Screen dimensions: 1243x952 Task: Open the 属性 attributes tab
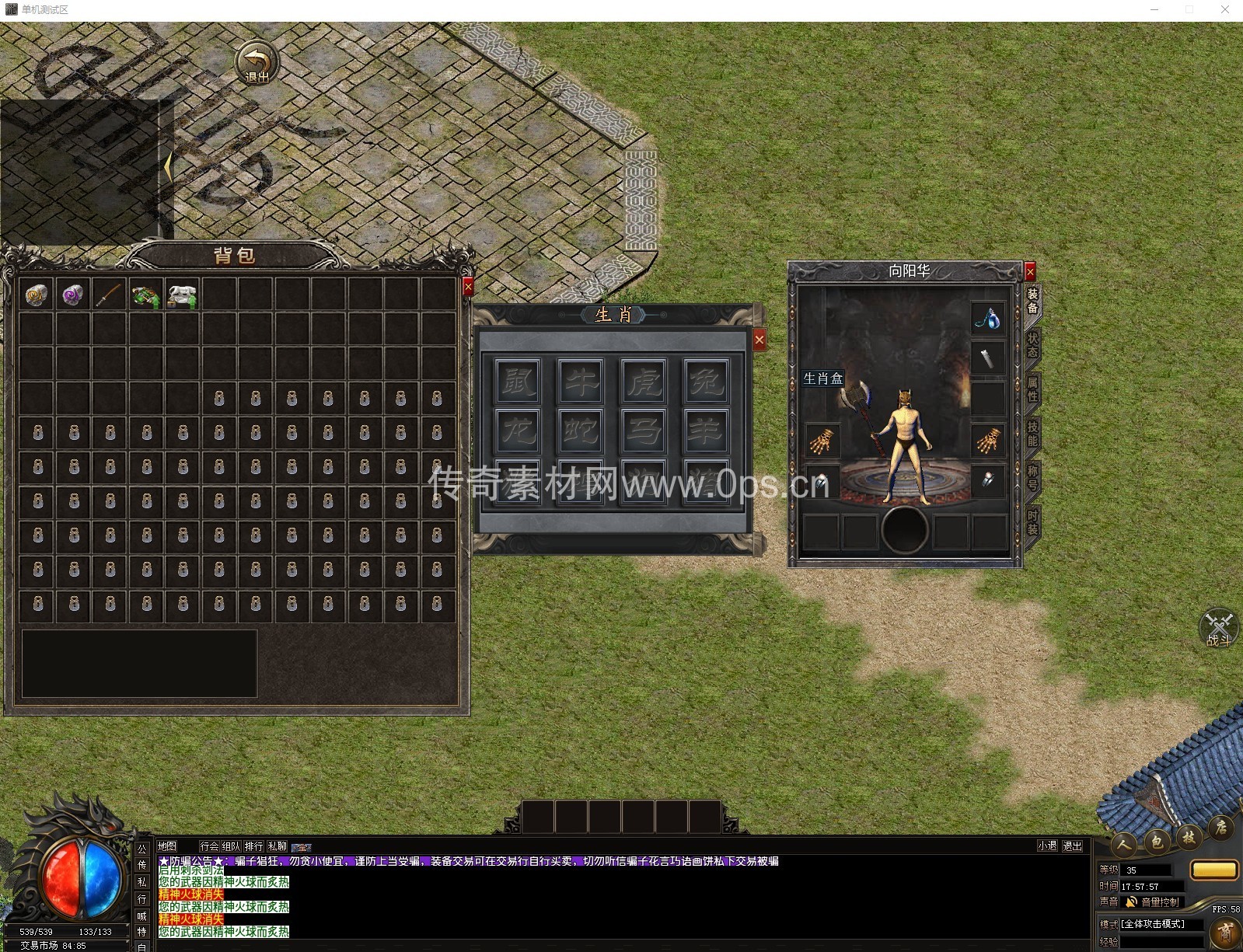(1032, 389)
